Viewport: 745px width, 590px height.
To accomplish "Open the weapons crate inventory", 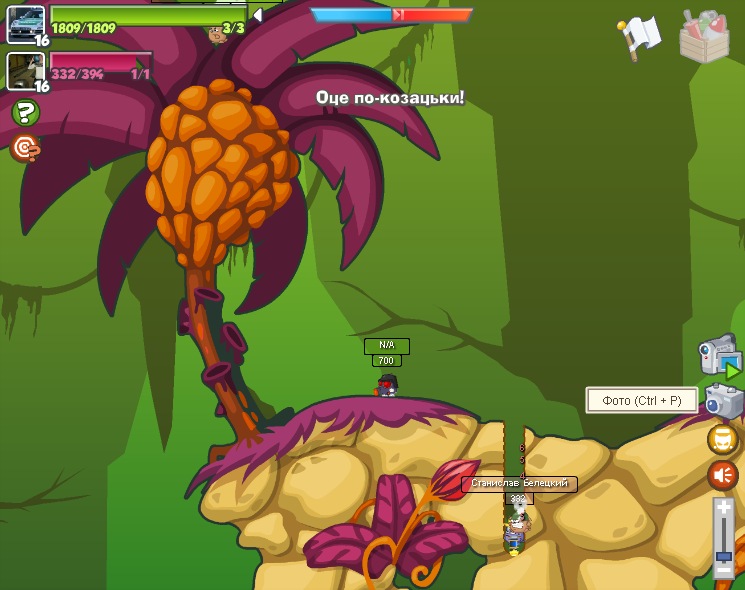I will pos(704,36).
